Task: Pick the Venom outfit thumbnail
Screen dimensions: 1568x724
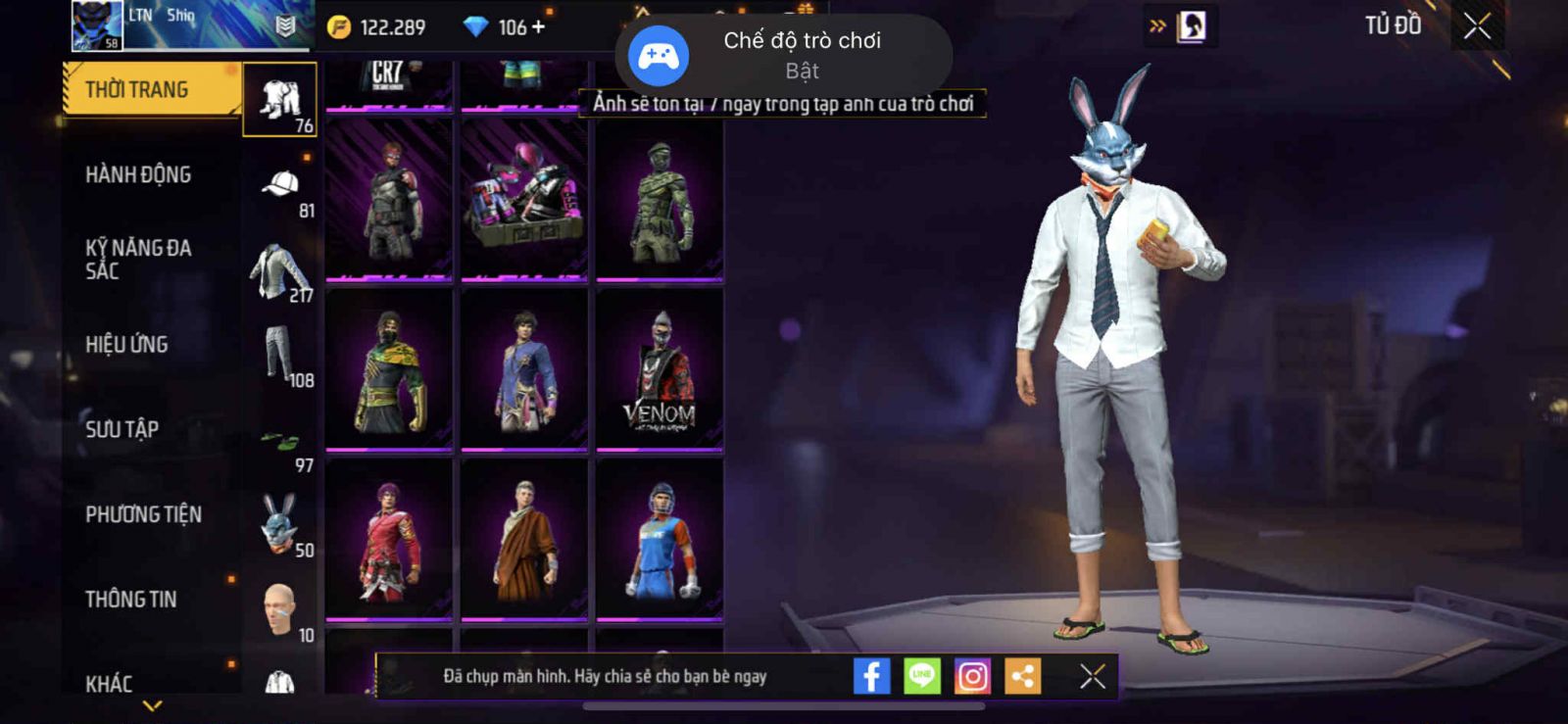Action: tap(660, 370)
